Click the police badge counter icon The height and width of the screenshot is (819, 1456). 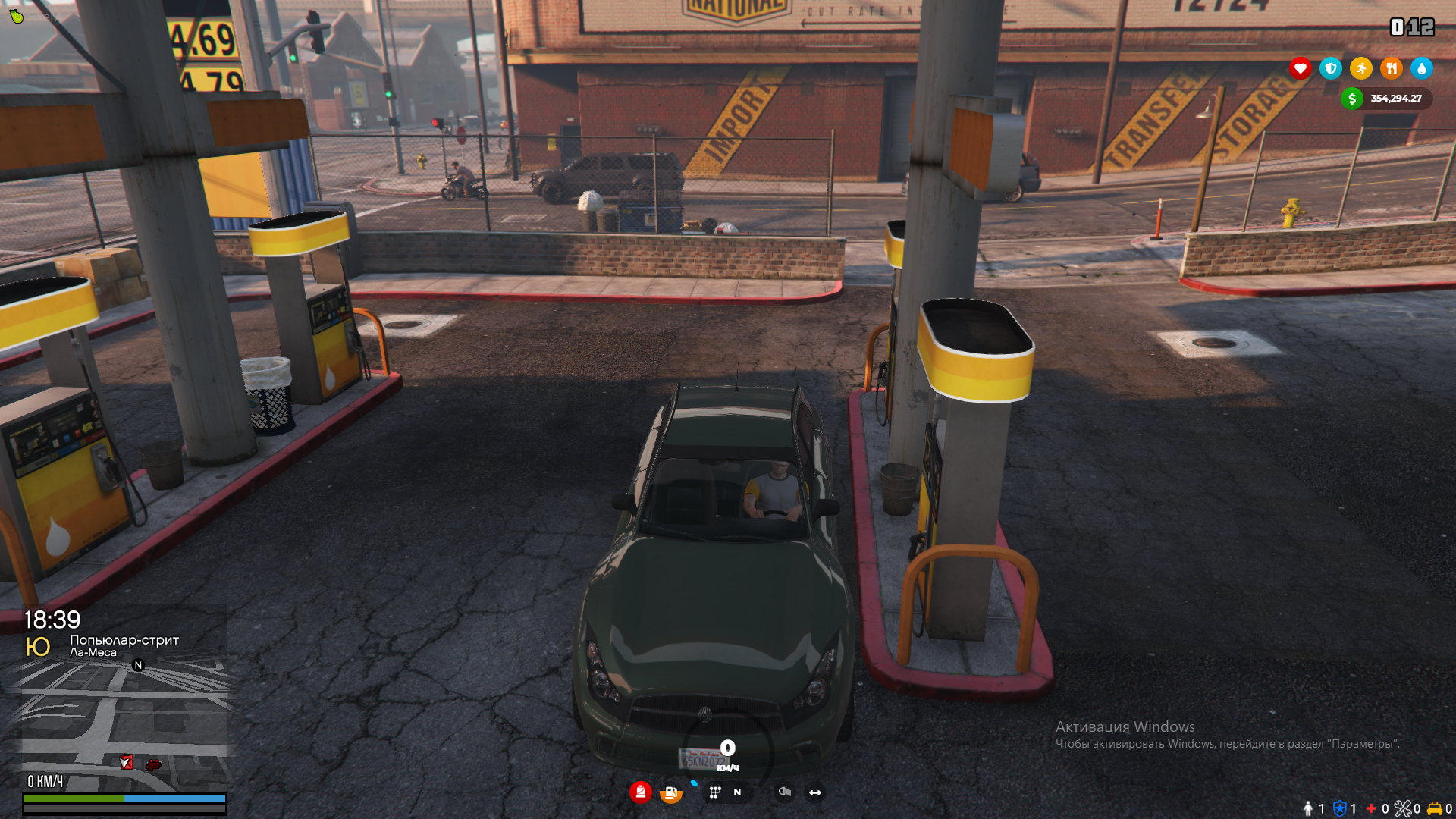(1340, 808)
